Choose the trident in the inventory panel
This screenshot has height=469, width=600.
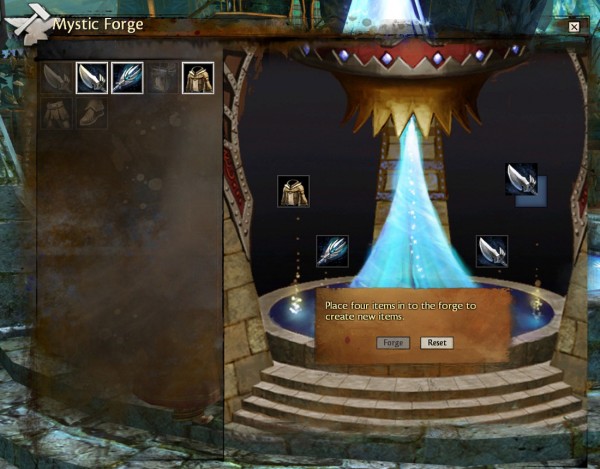127,78
